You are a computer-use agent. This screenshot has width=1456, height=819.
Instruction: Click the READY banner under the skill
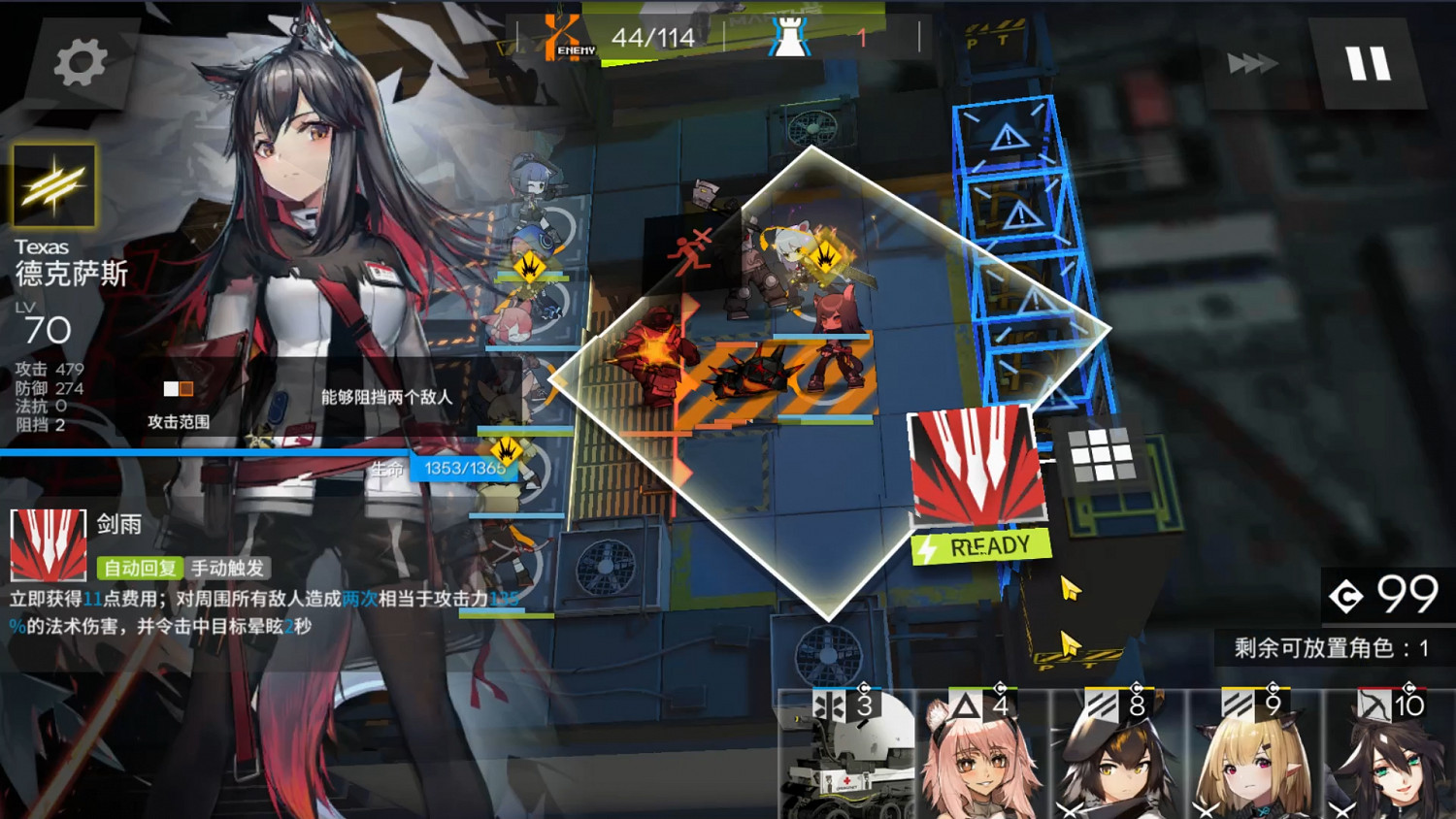tap(978, 544)
